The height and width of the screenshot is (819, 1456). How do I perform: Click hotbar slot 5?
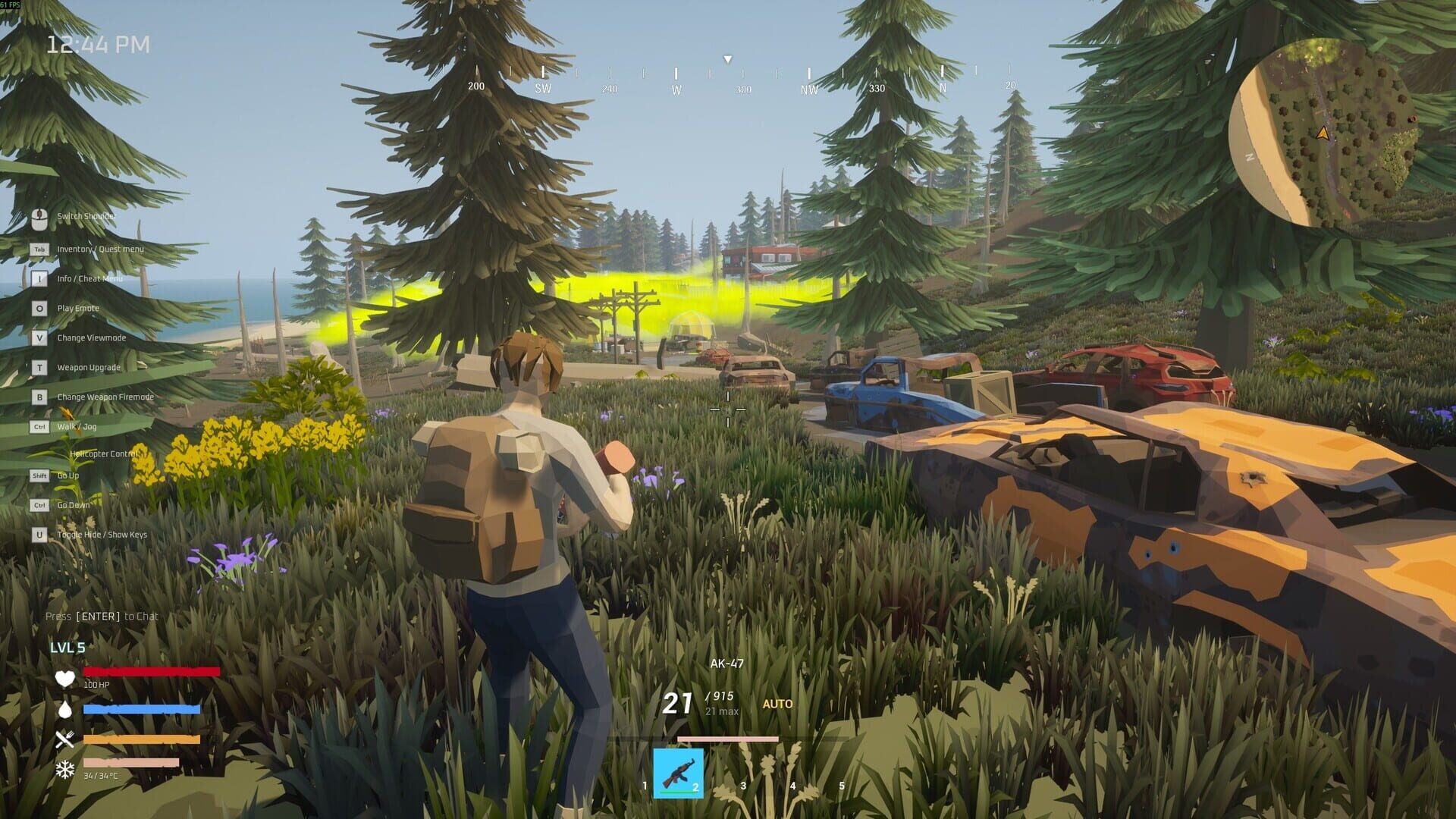(830, 773)
